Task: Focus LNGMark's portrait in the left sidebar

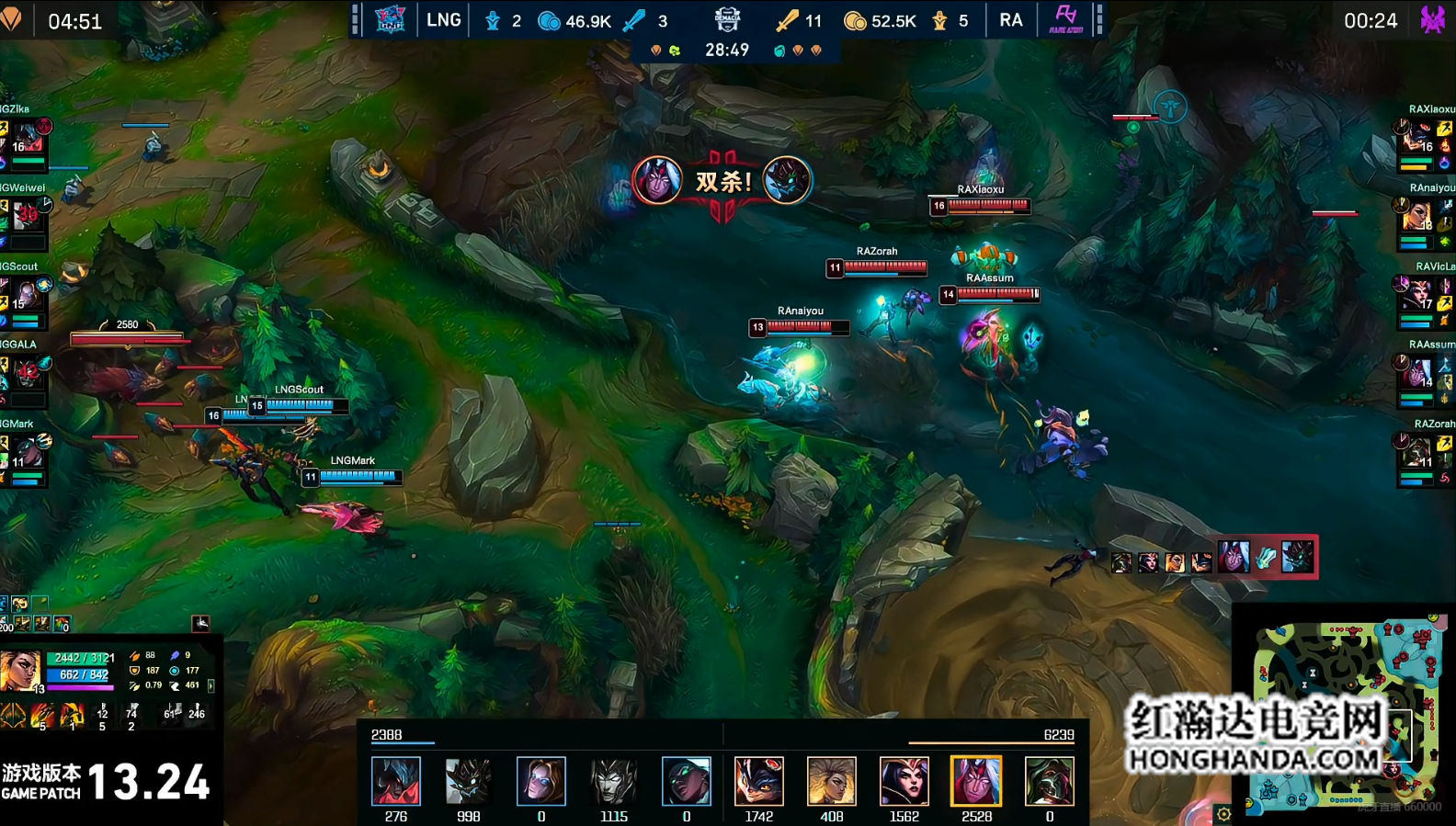Action: pyautogui.click(x=28, y=451)
